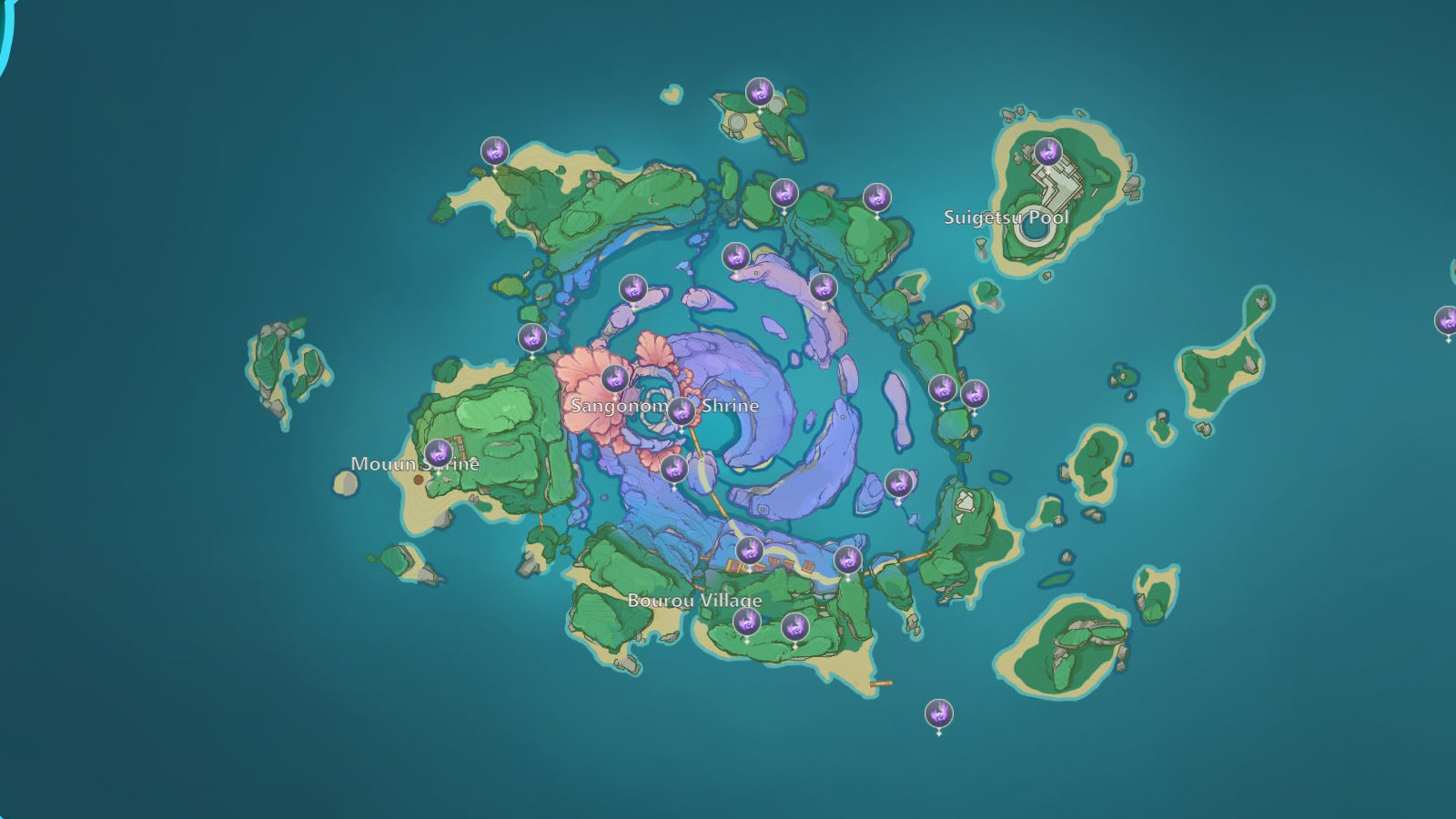The height and width of the screenshot is (819, 1456).
Task: Select the Electroculus marker at Suigetsu Pool
Action: point(1048,153)
